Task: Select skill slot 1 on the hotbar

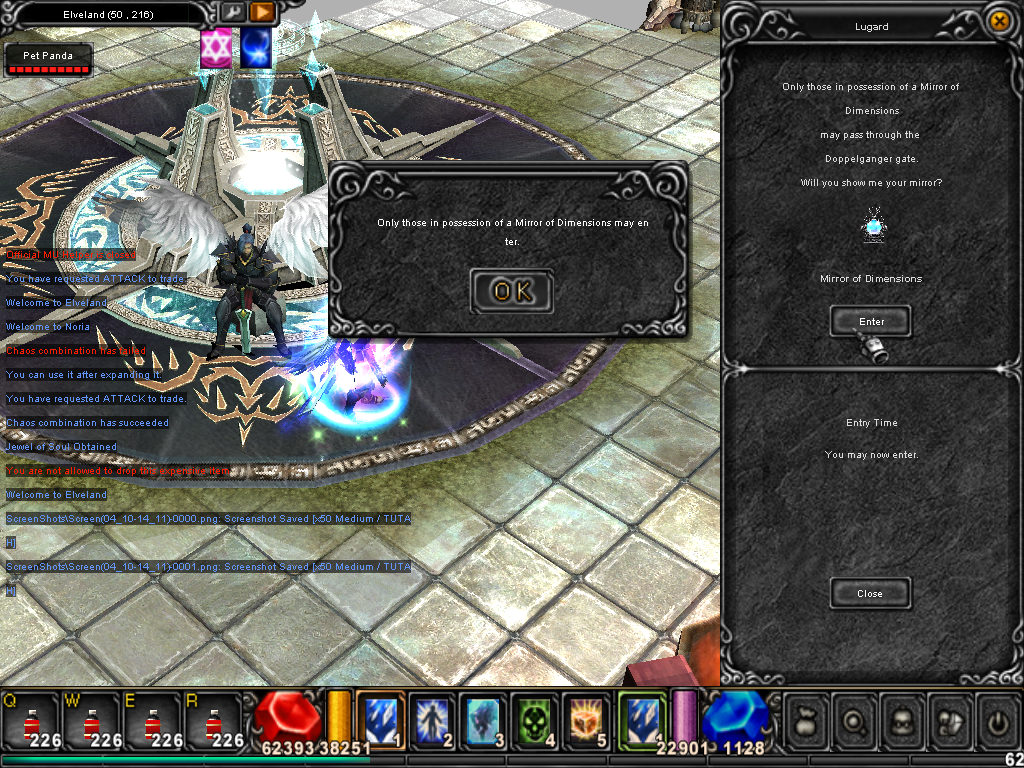Action: click(381, 719)
